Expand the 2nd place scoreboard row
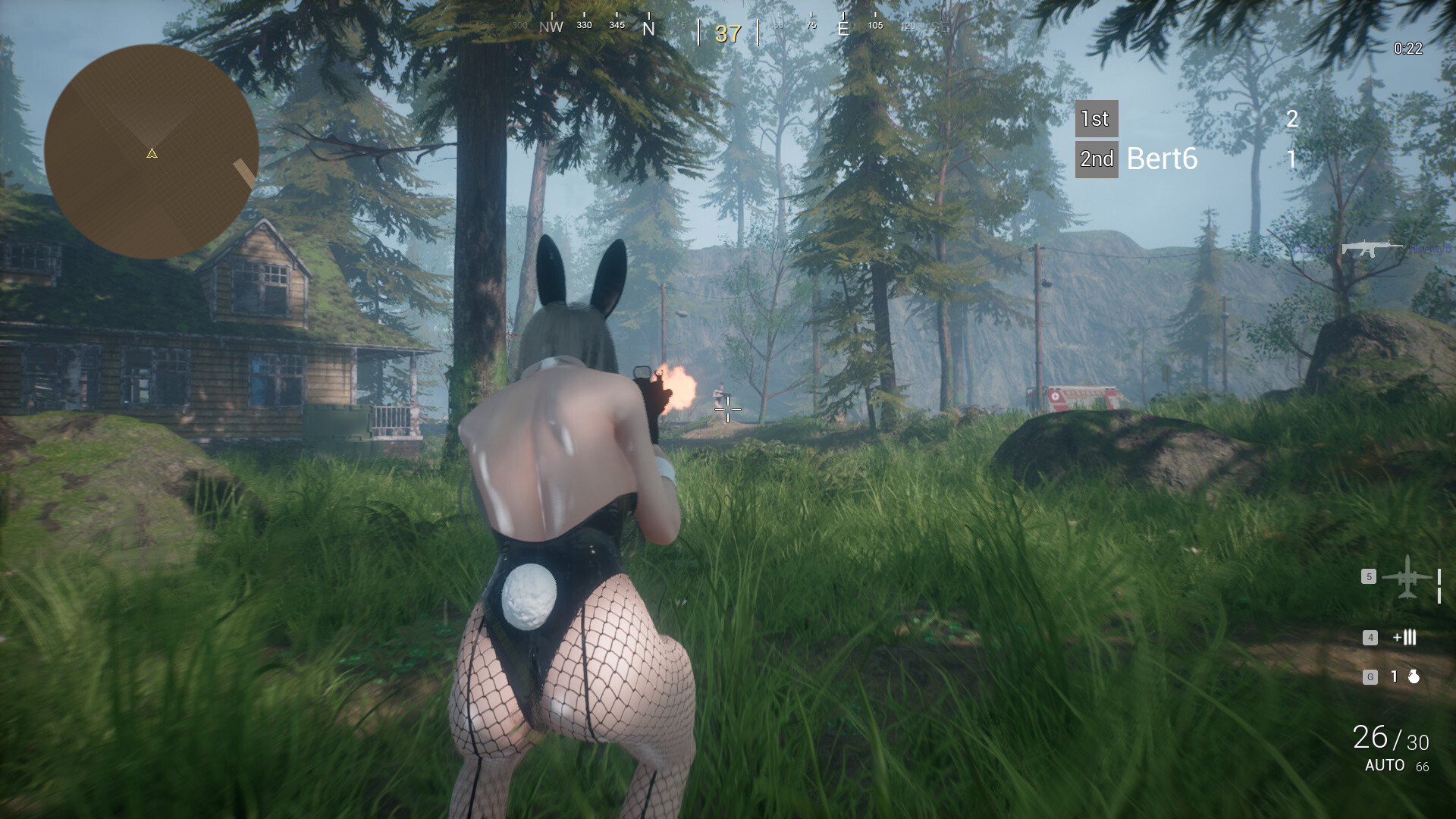This screenshot has height=819, width=1456. pos(1097,159)
